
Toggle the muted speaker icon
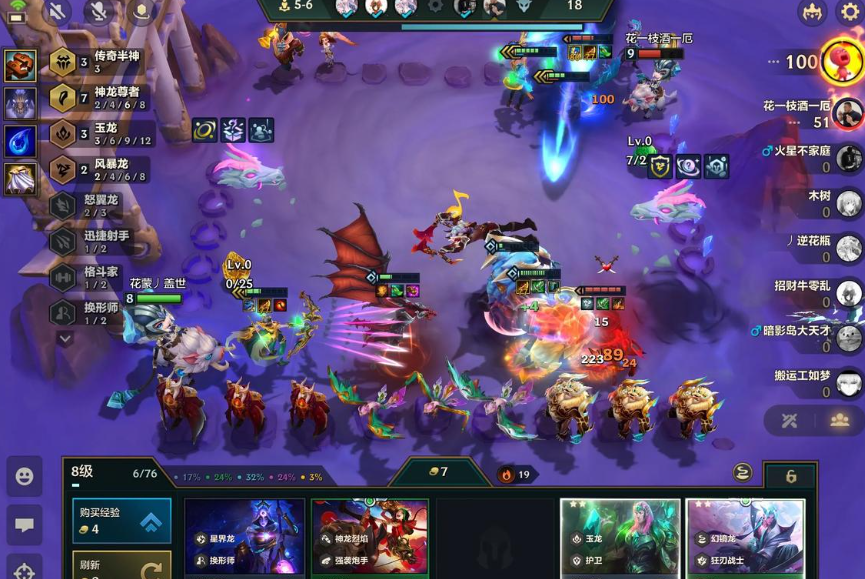(57, 12)
